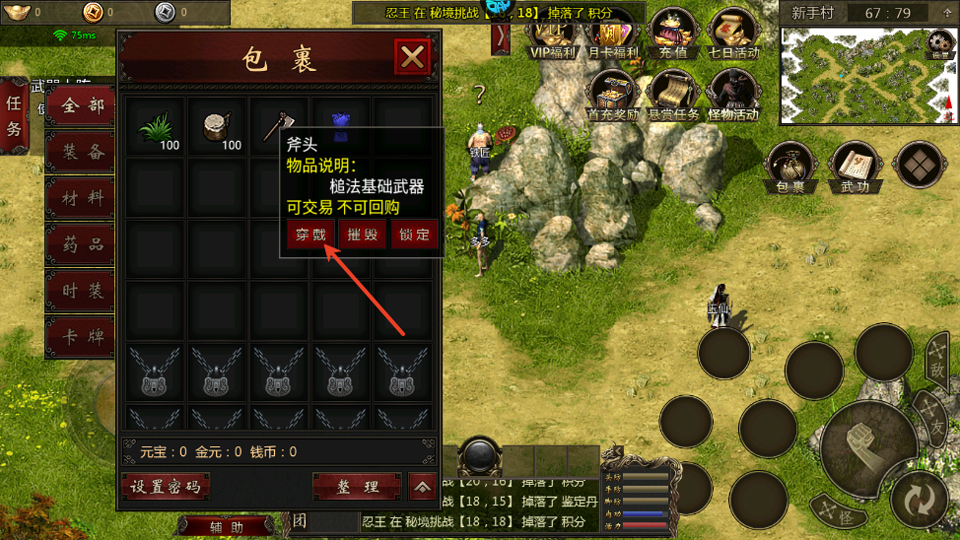
Task: Open the 七日活动 seven-day event icon
Action: pyautogui.click(x=733, y=34)
